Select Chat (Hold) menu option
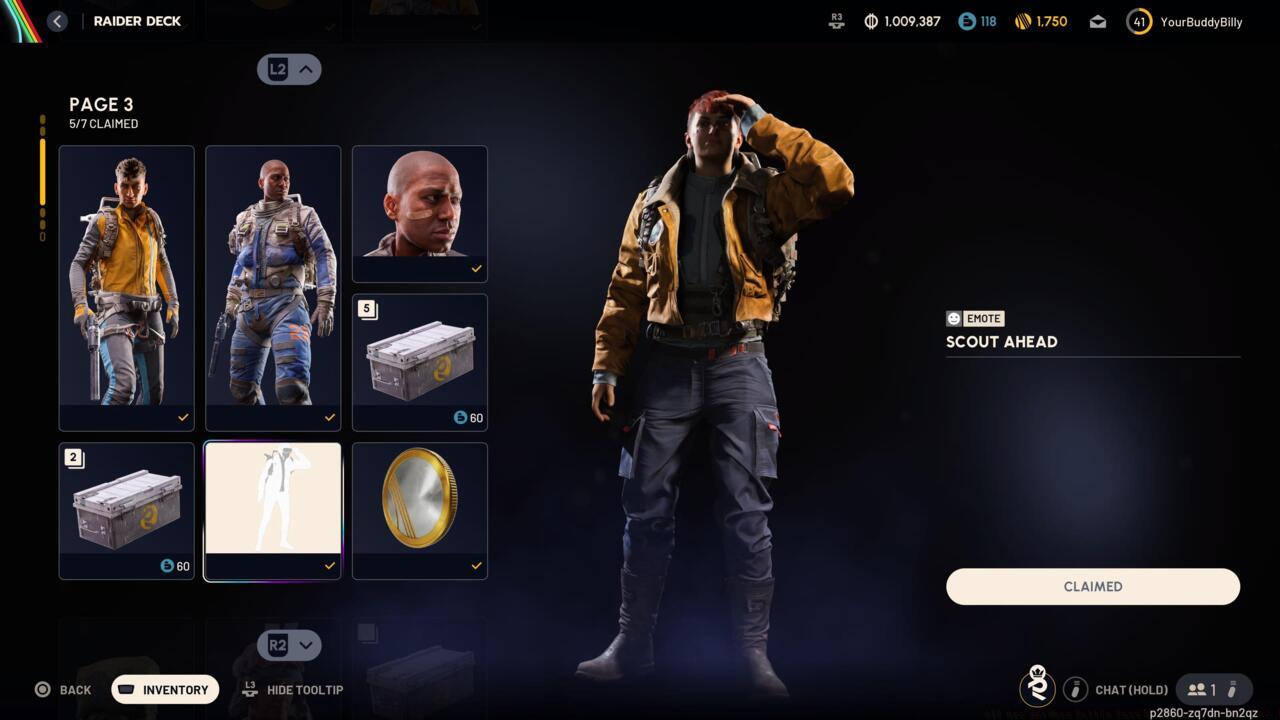Viewport: 1280px width, 720px height. (1131, 689)
